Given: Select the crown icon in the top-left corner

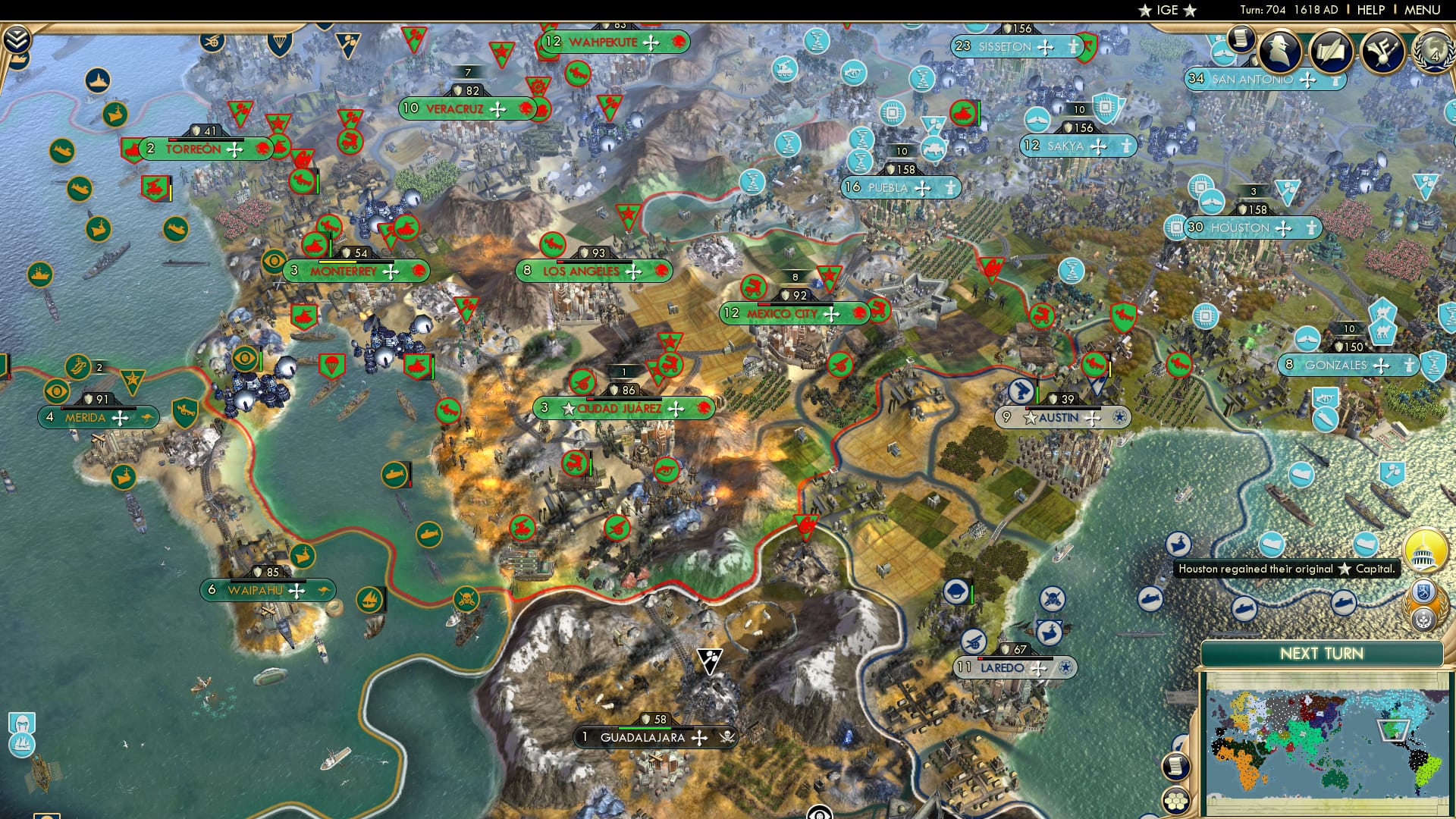Looking at the screenshot, I should tap(20, 60).
